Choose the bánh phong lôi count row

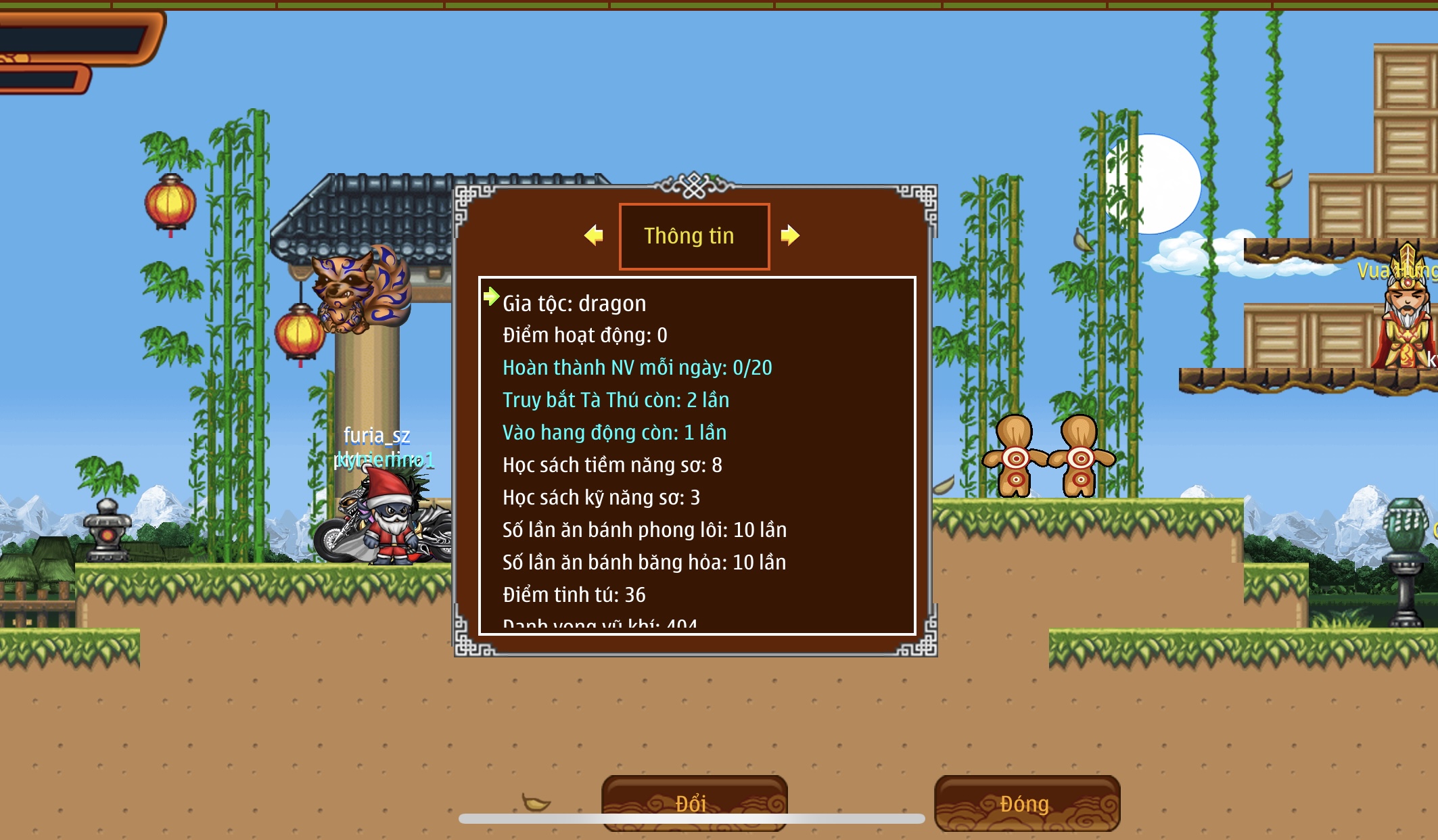tap(644, 530)
